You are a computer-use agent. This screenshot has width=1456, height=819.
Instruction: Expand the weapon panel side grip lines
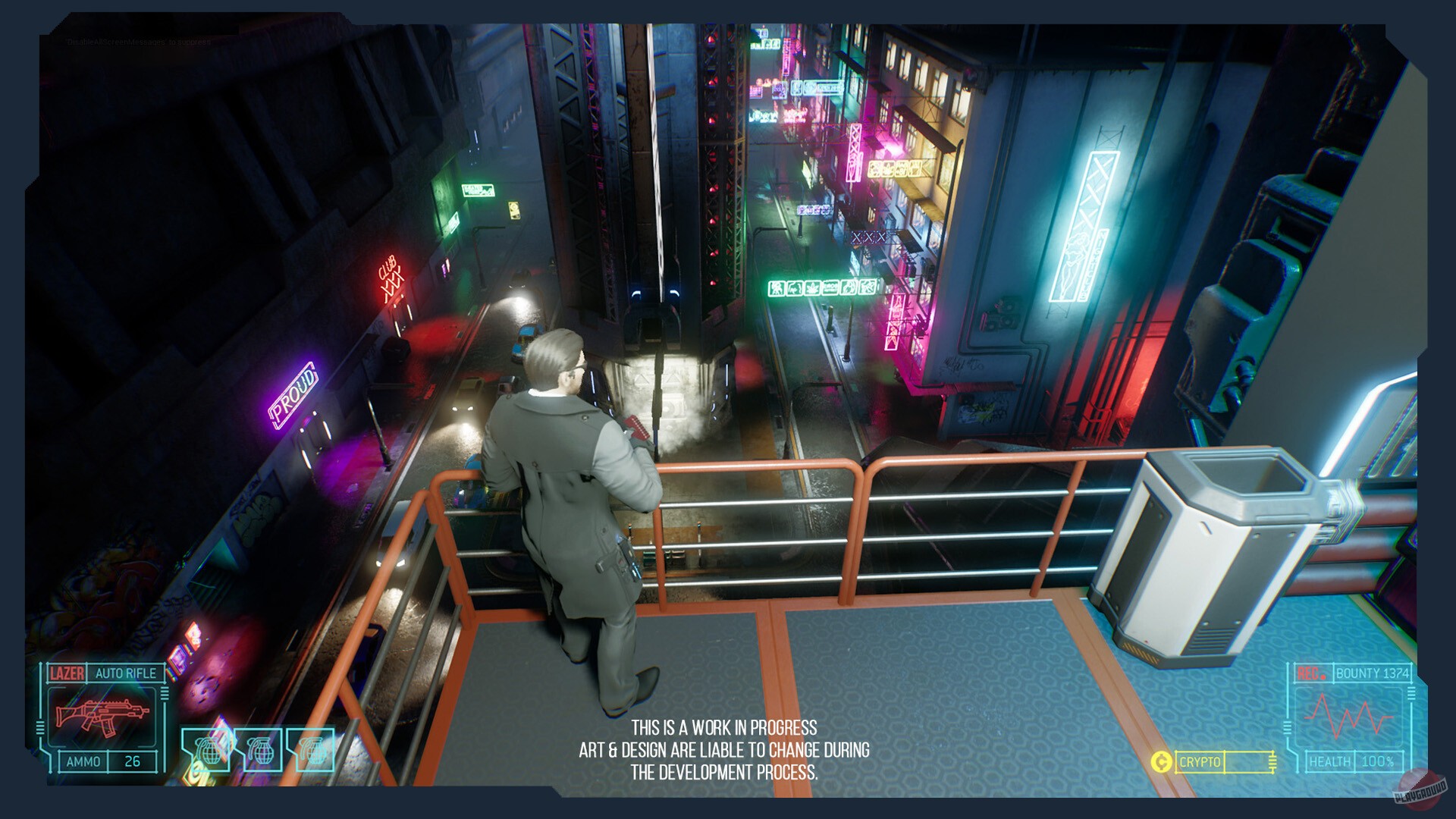click(164, 693)
